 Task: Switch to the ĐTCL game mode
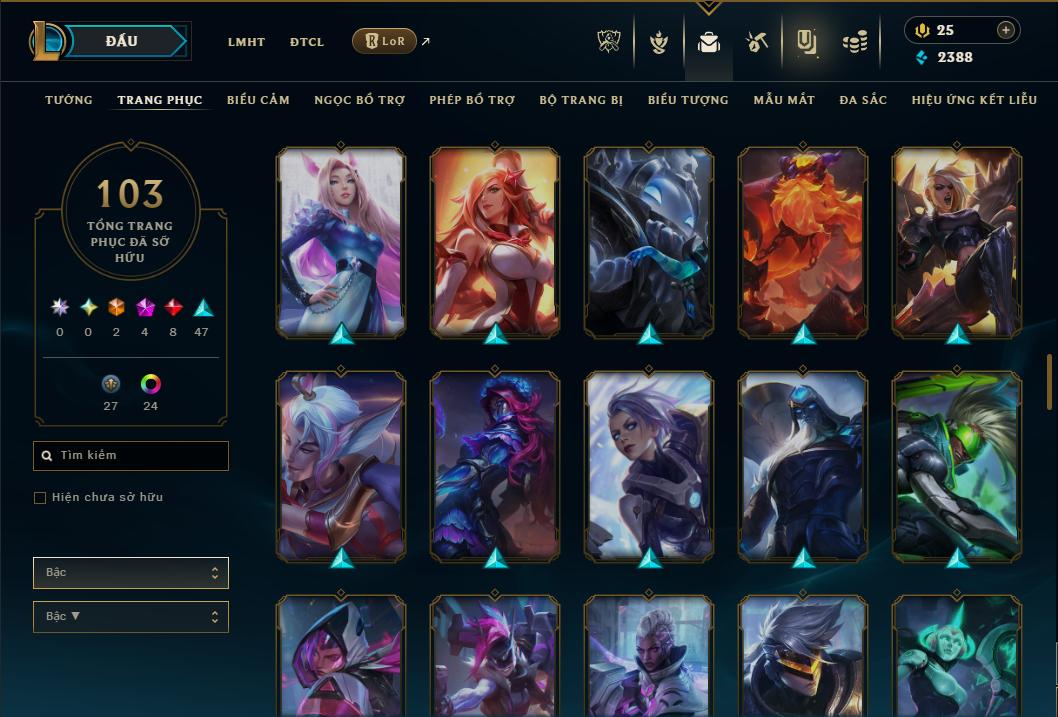coord(307,42)
